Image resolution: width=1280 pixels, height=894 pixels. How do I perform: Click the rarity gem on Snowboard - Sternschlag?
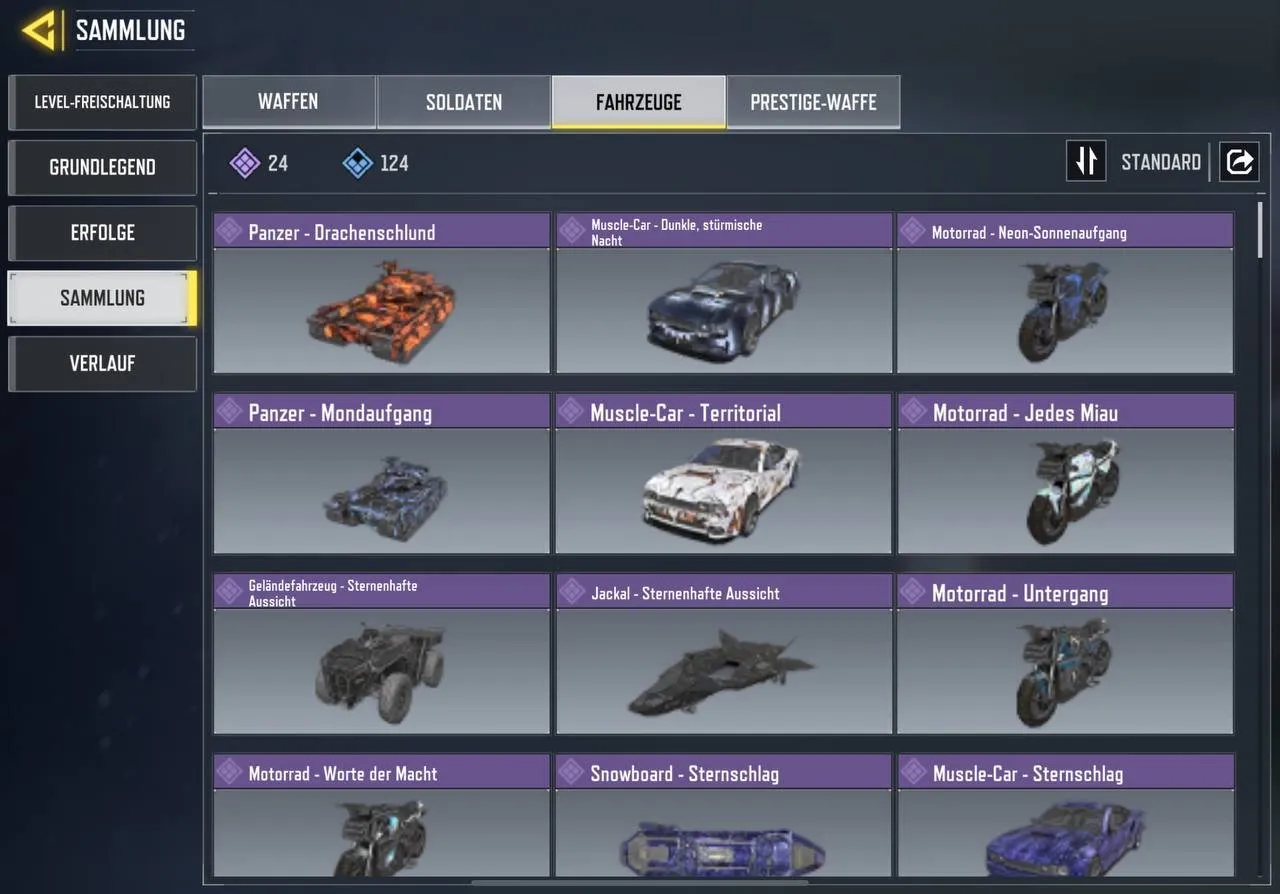[x=571, y=772]
